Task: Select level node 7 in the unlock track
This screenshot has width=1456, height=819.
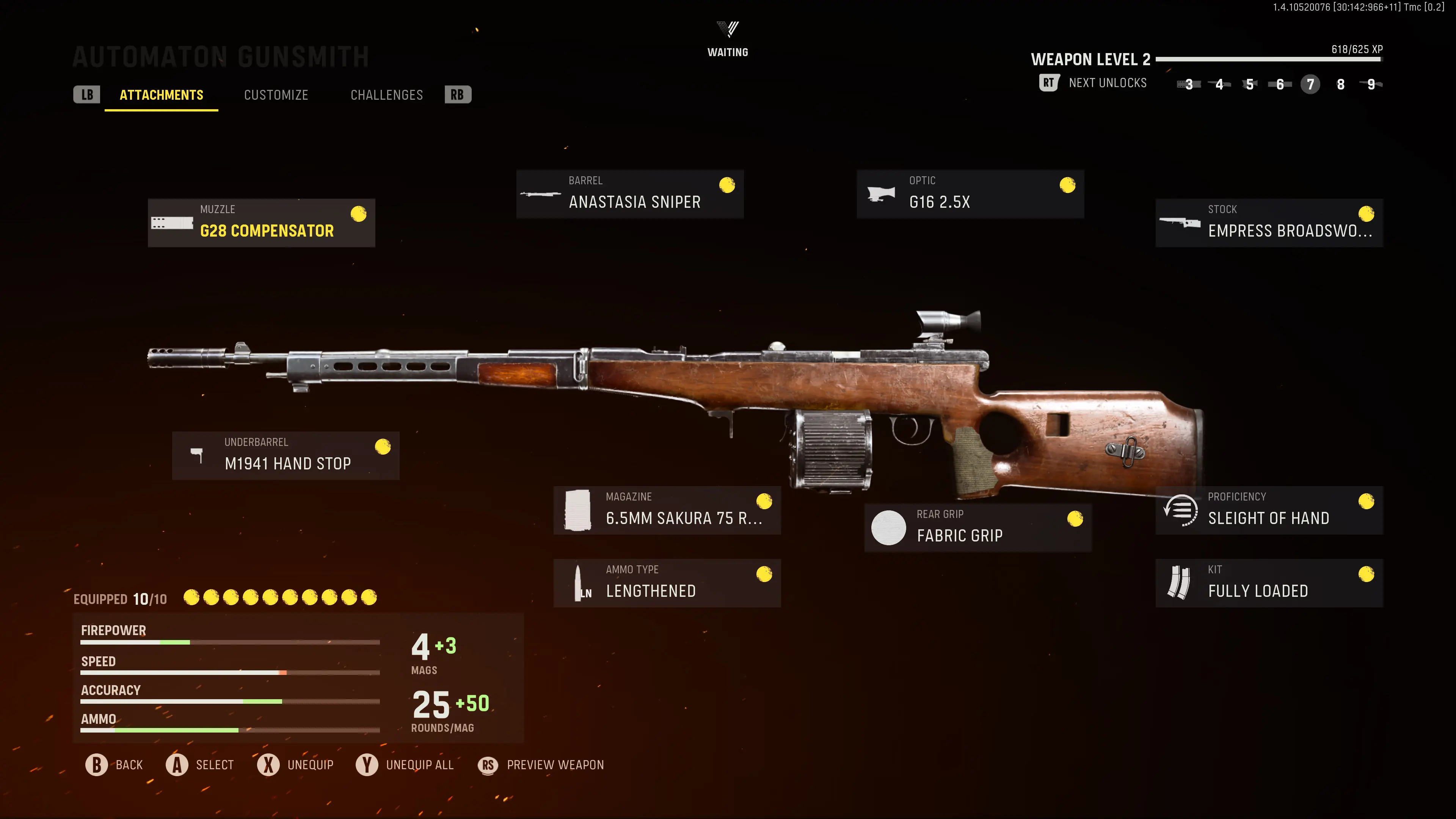Action: (1310, 84)
